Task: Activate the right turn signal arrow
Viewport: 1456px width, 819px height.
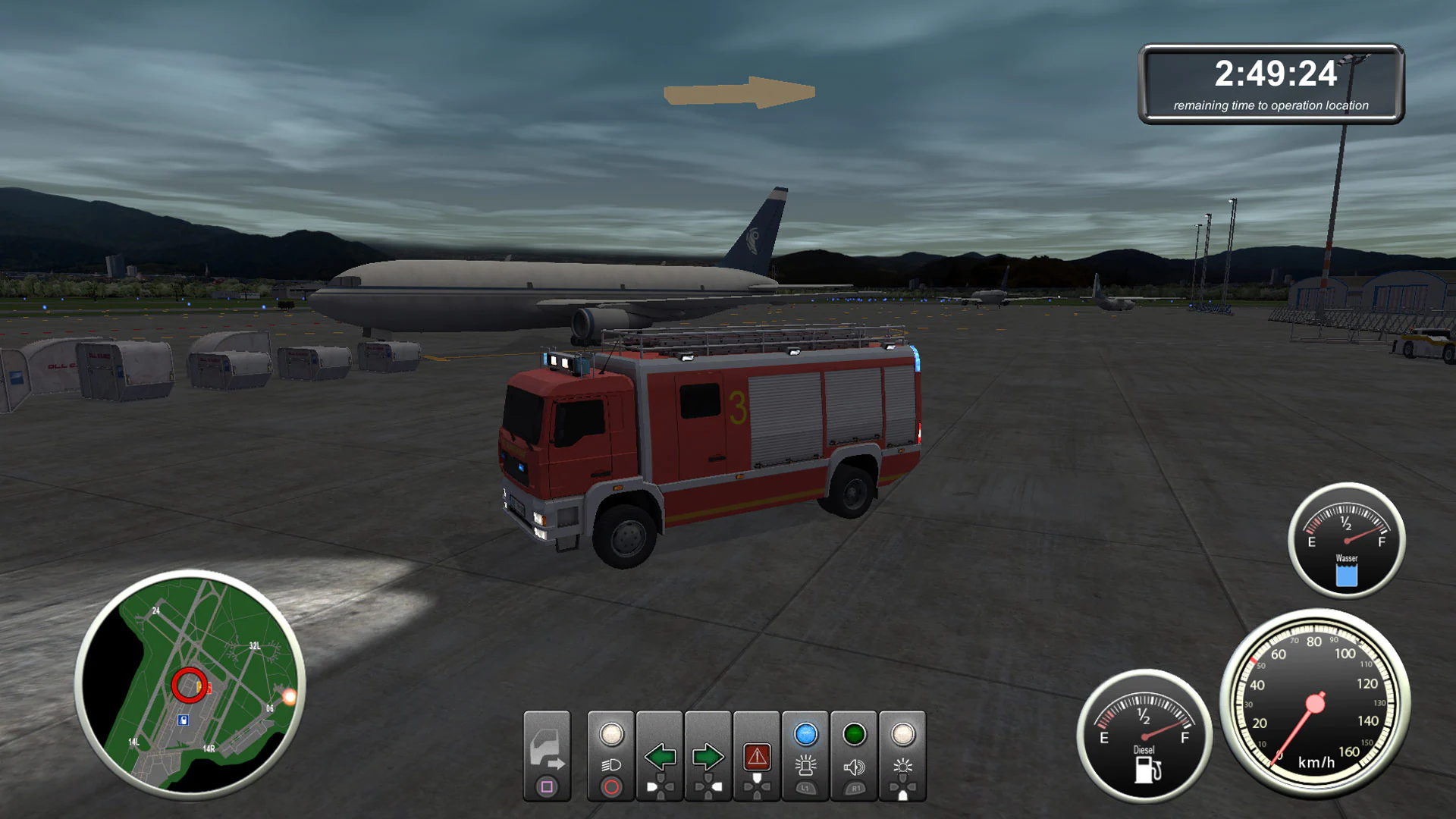Action: 708,755
